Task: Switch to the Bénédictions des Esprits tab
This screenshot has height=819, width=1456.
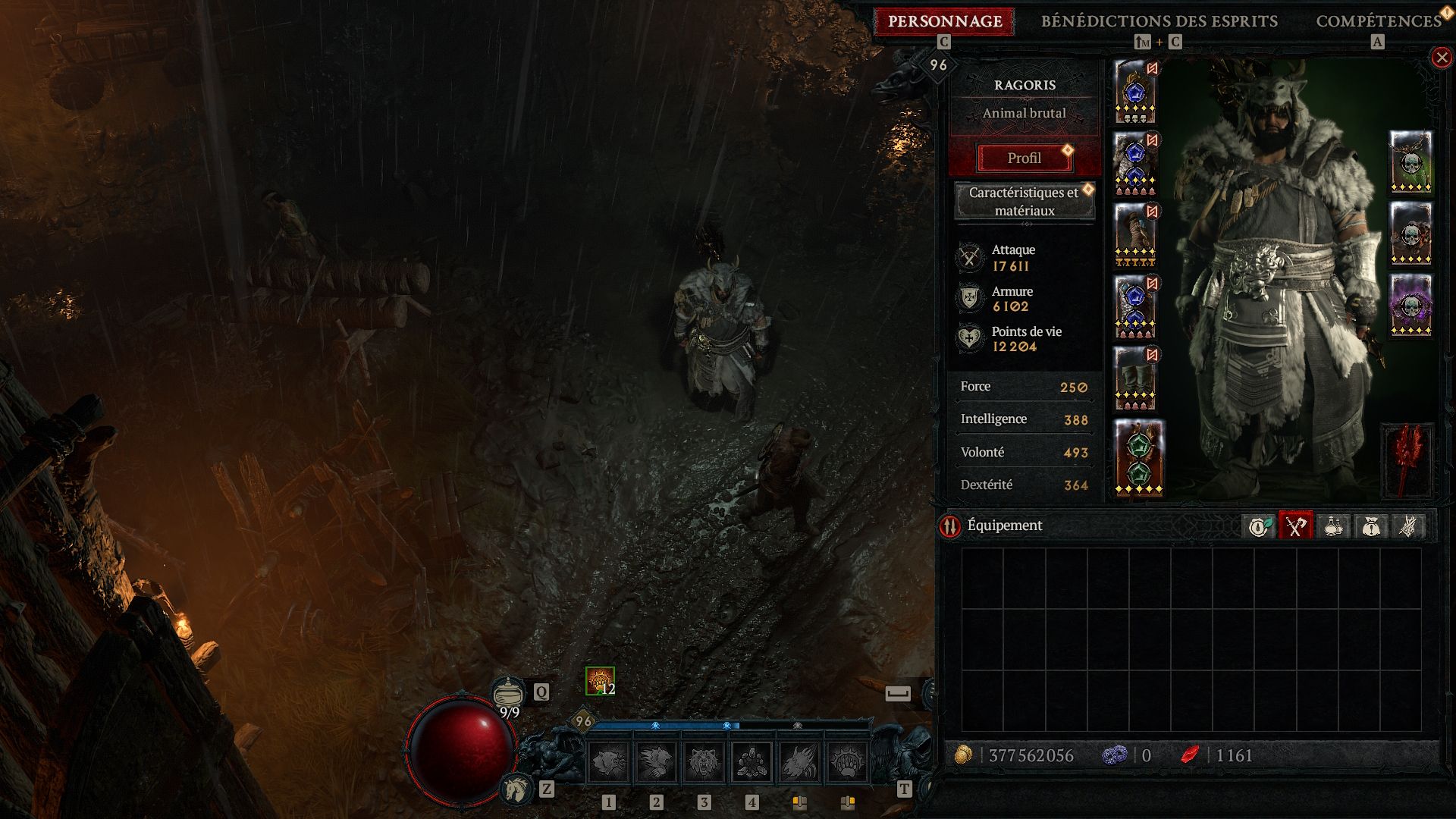Action: pyautogui.click(x=1159, y=21)
